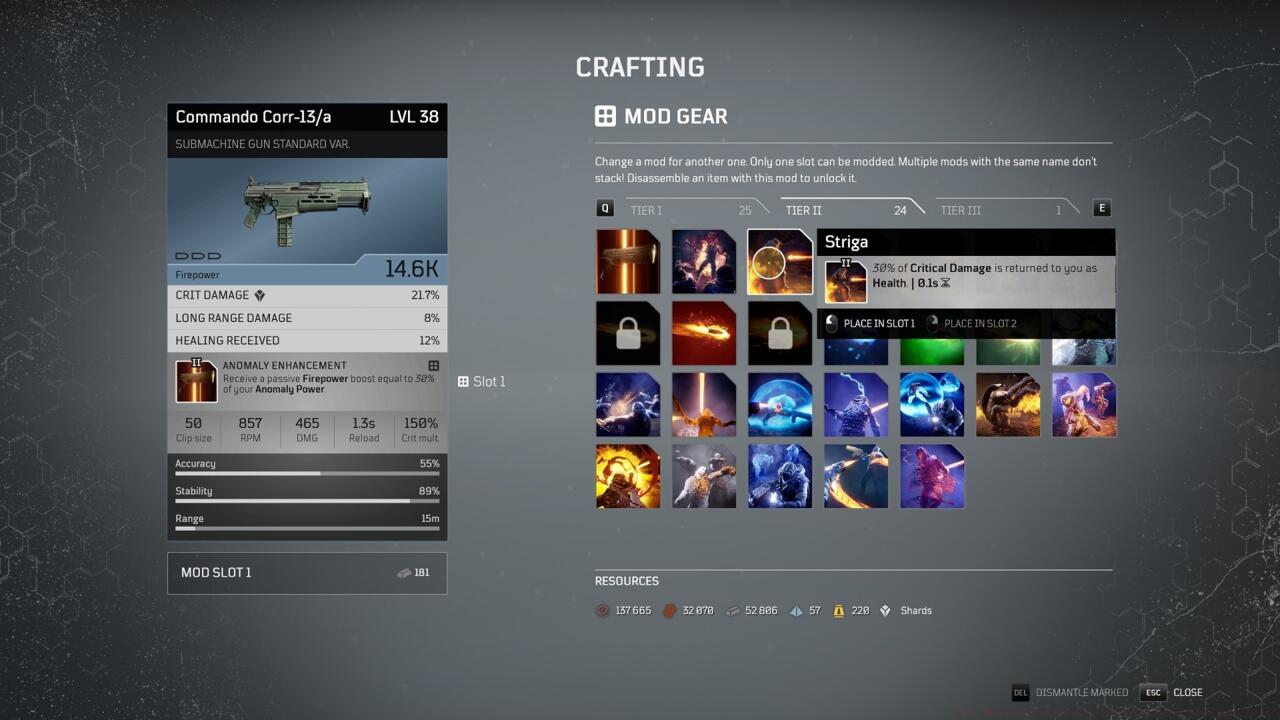Click Close in the bottom-right corner
Screen dimensions: 1280x720
pos(1187,692)
